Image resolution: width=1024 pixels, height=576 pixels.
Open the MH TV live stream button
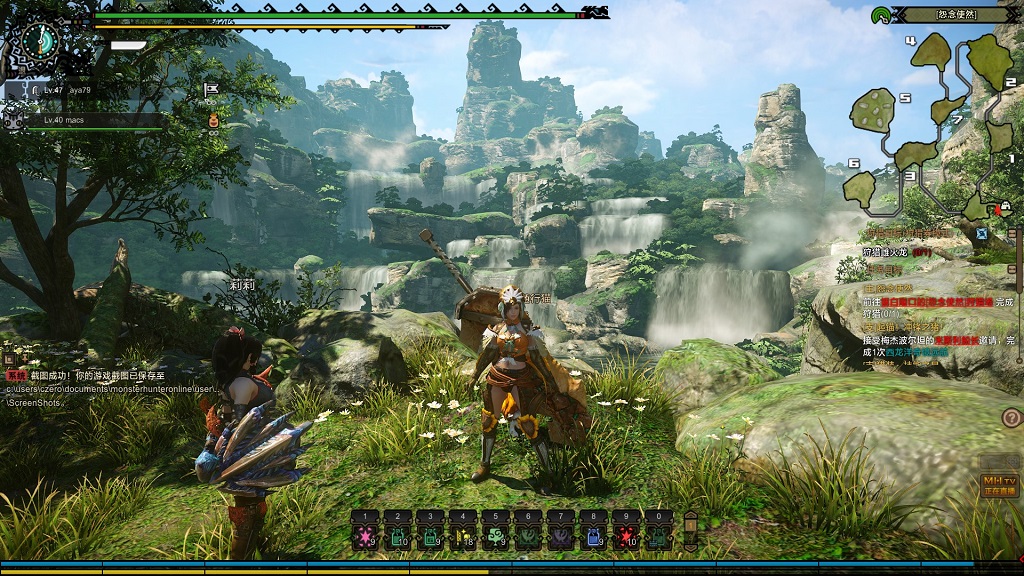click(x=998, y=485)
